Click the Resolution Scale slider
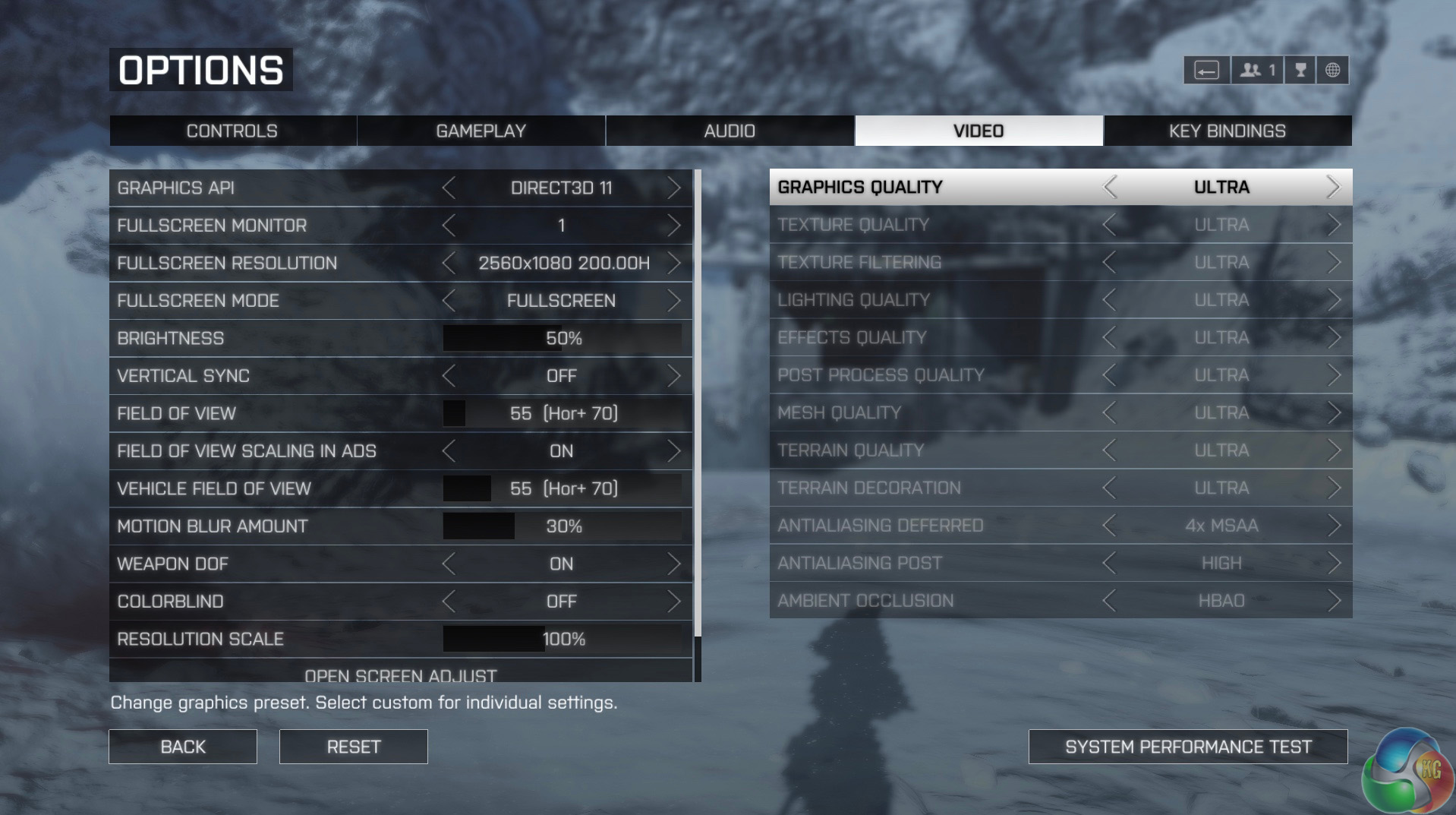Viewport: 1456px width, 815px height. tap(562, 639)
